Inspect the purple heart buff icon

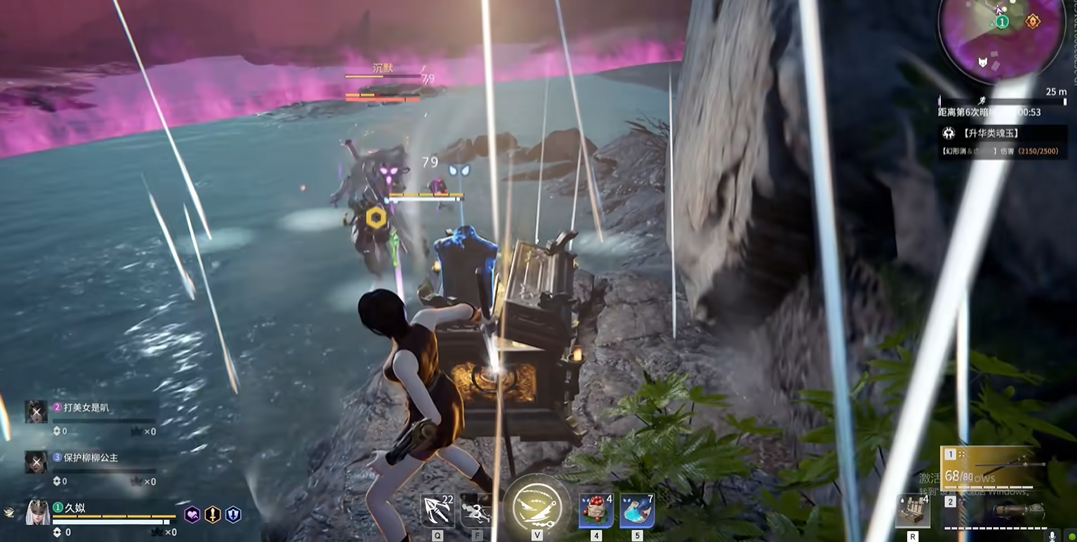[x=192, y=515]
